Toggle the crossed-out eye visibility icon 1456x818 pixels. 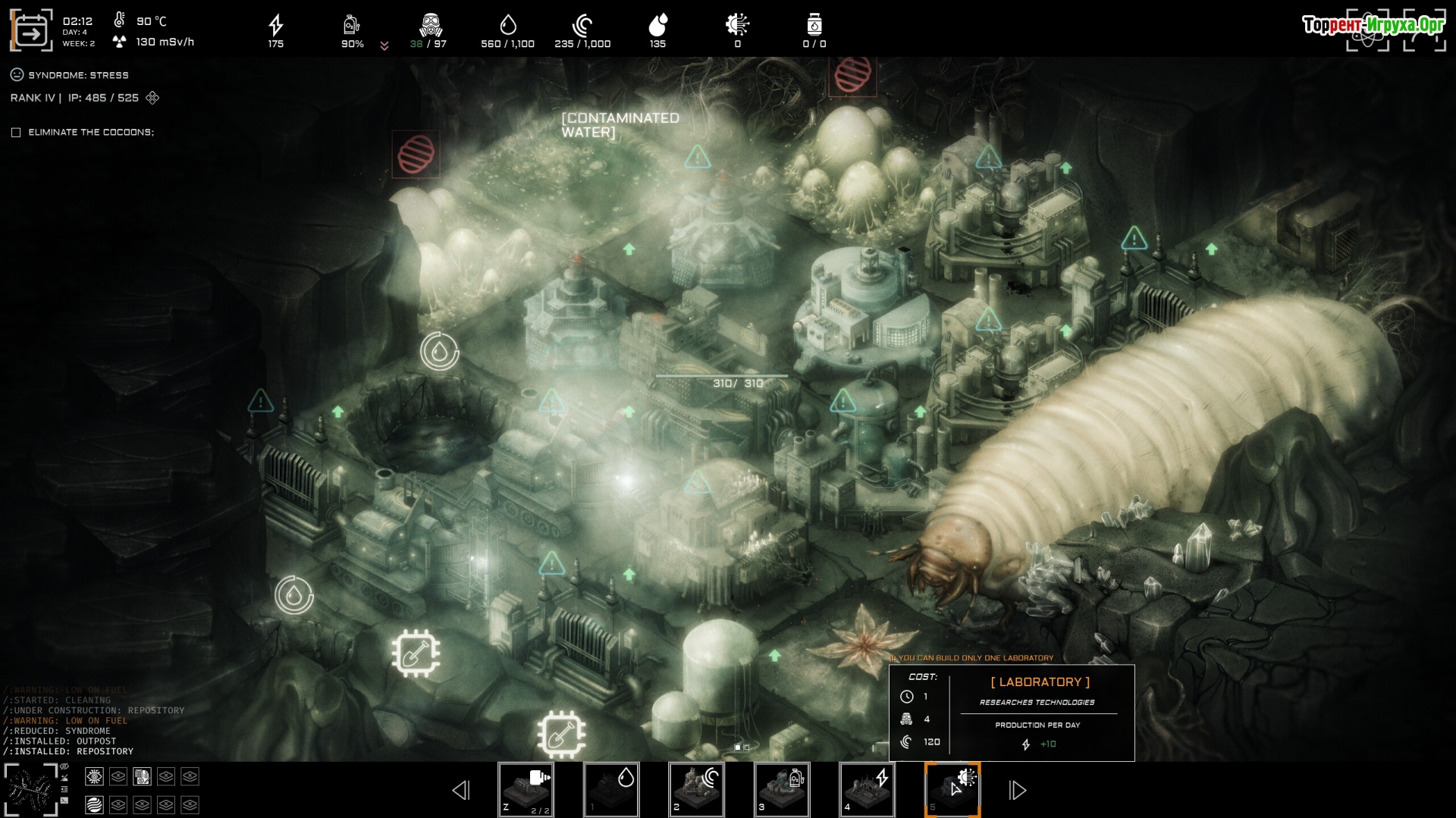(64, 767)
